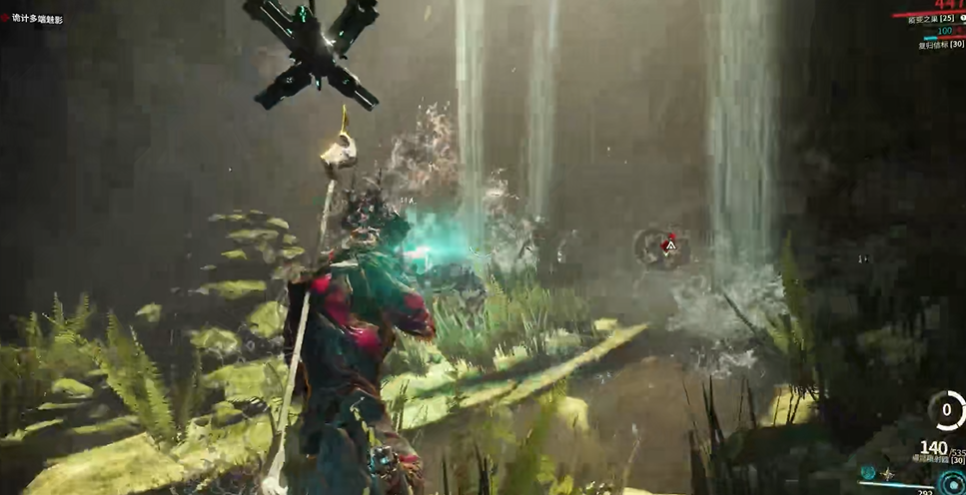Click the circular combo counter showing 0
This screenshot has height=495, width=966.
tap(946, 410)
